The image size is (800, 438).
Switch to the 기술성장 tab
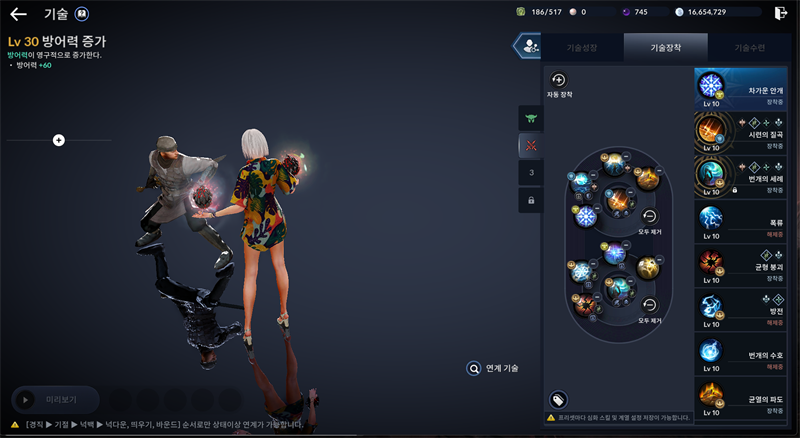[581, 47]
